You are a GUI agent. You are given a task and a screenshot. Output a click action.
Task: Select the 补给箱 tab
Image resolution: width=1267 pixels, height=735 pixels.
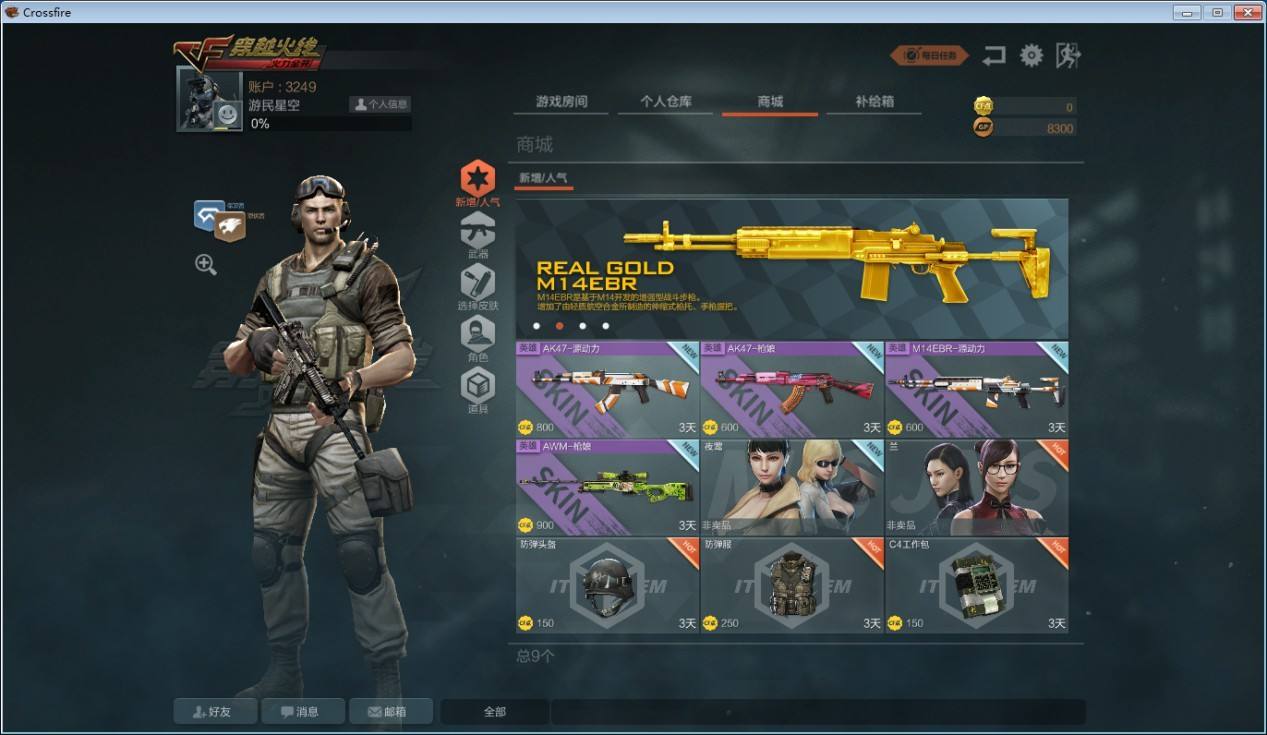pyautogui.click(x=874, y=102)
